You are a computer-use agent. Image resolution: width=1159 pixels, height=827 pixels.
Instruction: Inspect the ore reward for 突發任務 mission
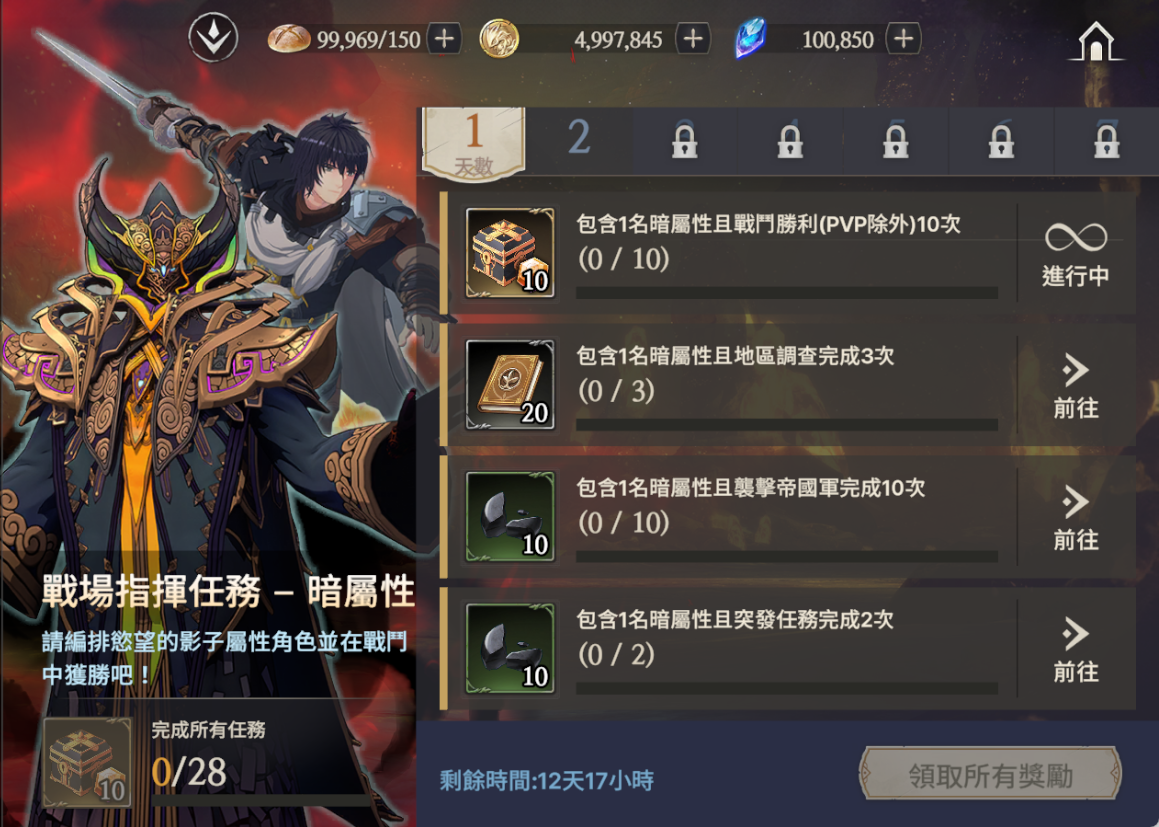(510, 650)
